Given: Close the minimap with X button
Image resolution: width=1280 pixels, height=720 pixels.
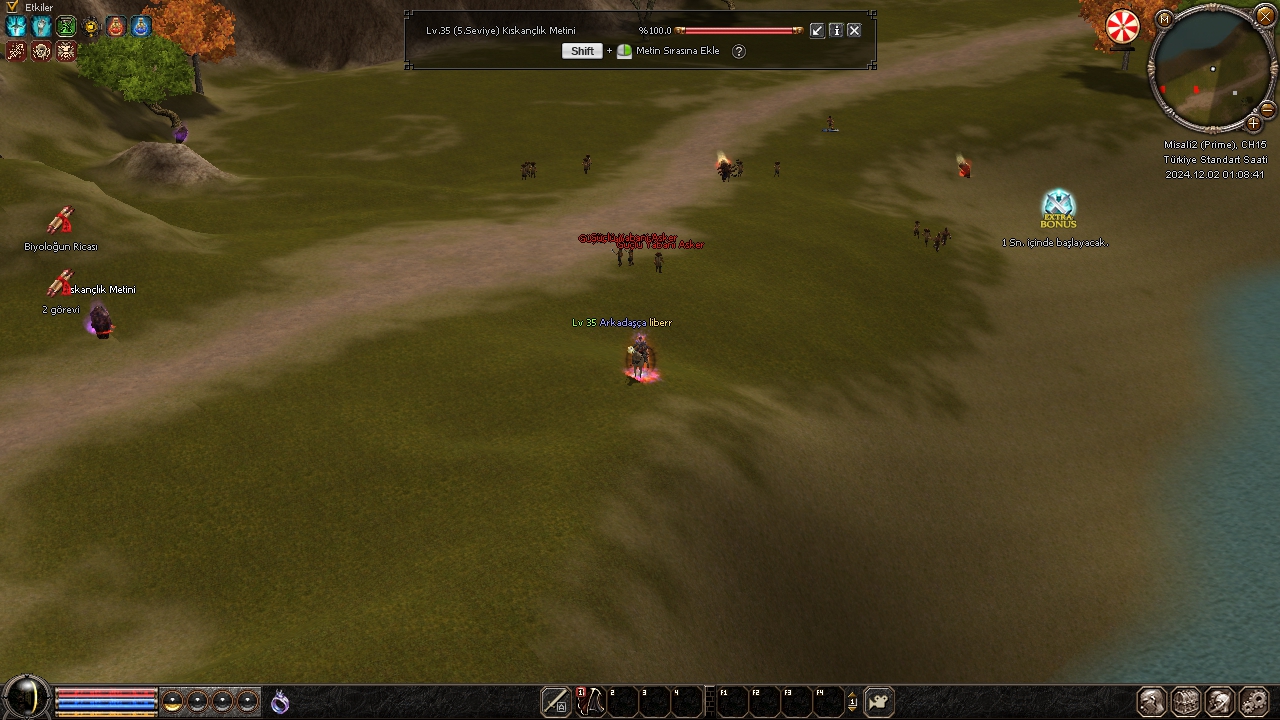Looking at the screenshot, I should click(x=1265, y=16).
